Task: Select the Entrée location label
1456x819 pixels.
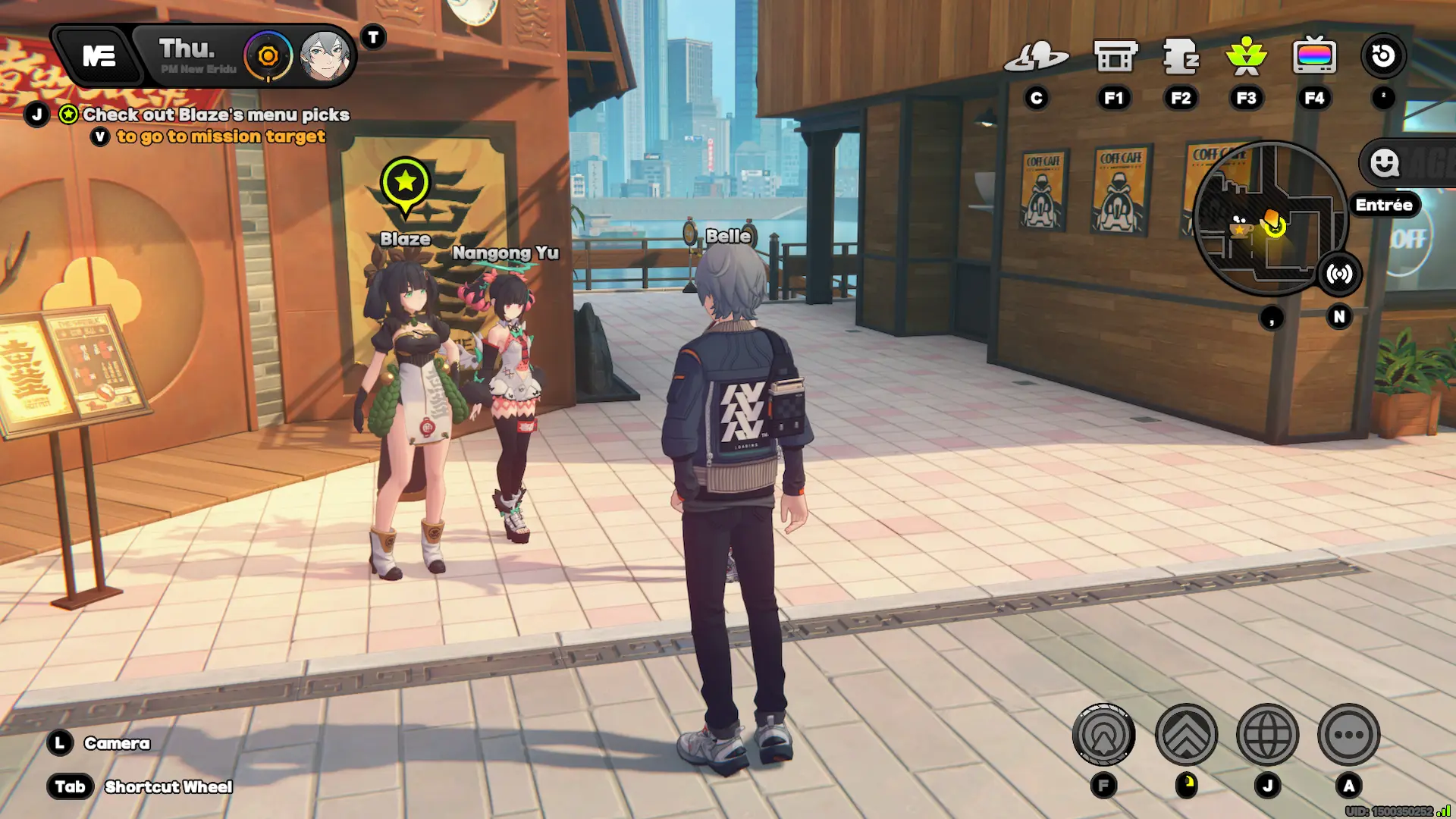Action: click(1384, 205)
